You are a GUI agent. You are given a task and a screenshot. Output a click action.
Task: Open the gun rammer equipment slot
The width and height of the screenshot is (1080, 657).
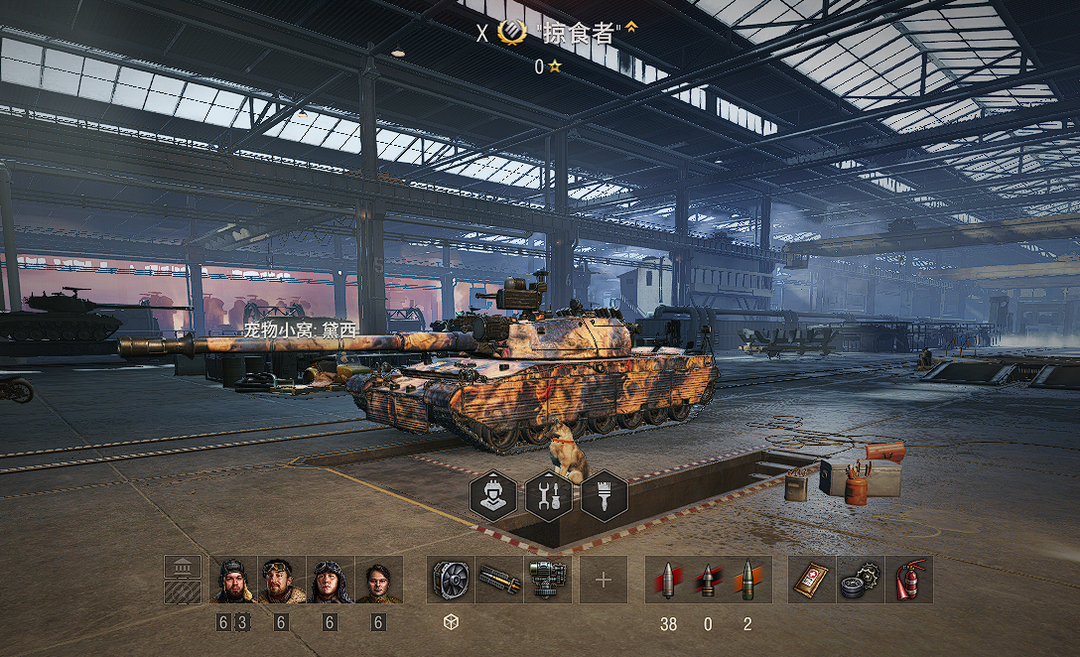pyautogui.click(x=499, y=580)
